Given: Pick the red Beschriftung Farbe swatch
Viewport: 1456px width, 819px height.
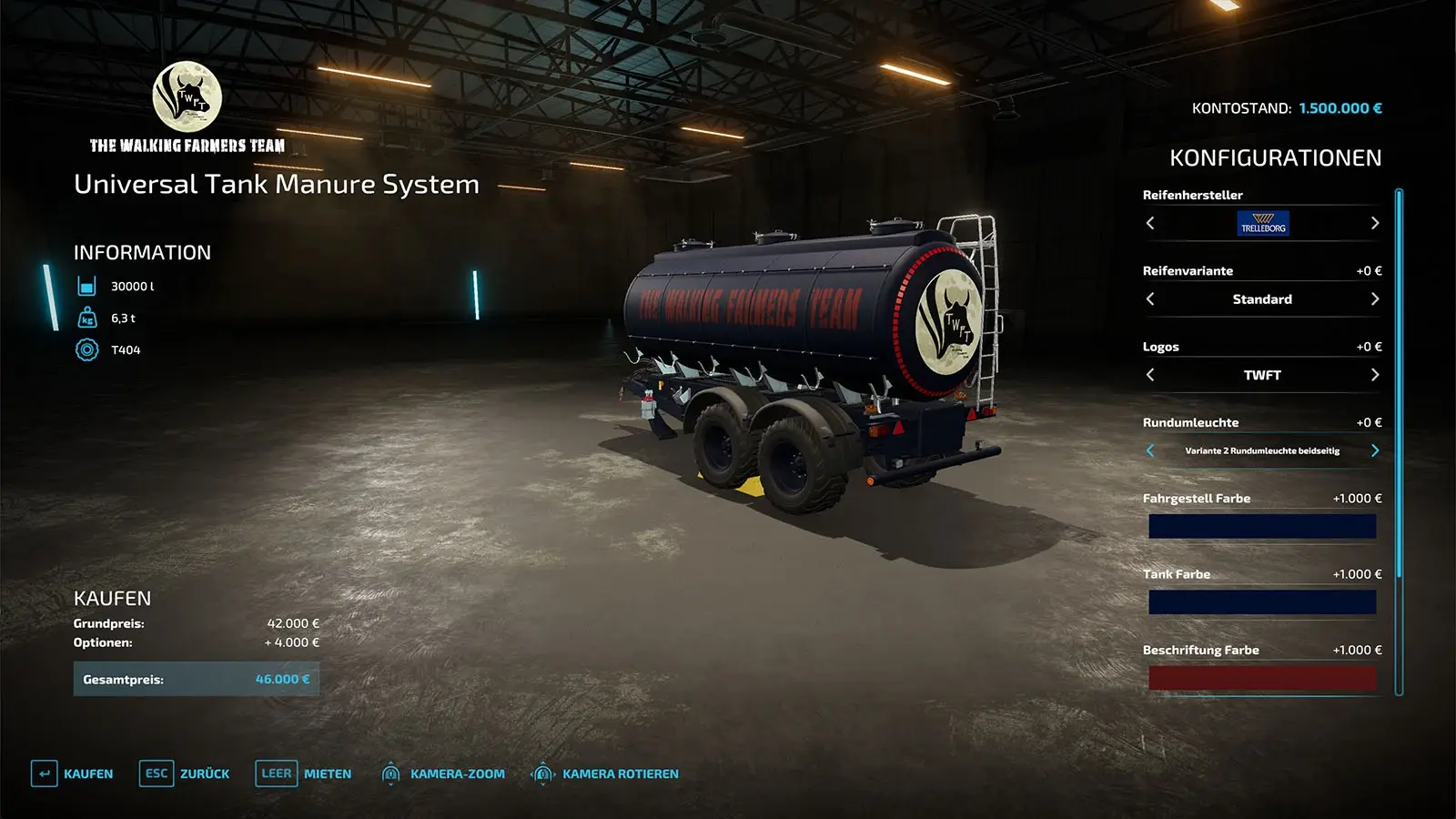Looking at the screenshot, I should pos(1261,678).
